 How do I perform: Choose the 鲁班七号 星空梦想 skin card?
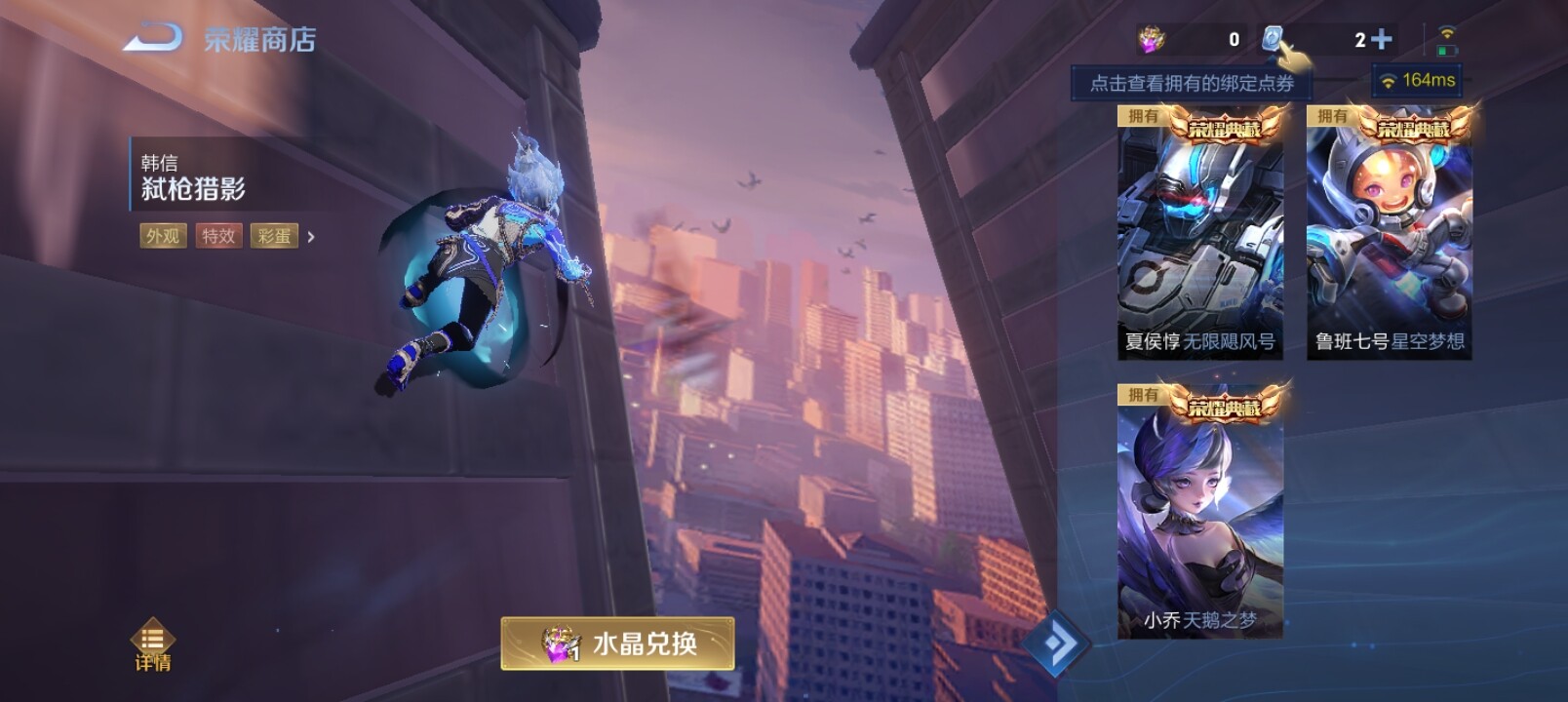1389,234
